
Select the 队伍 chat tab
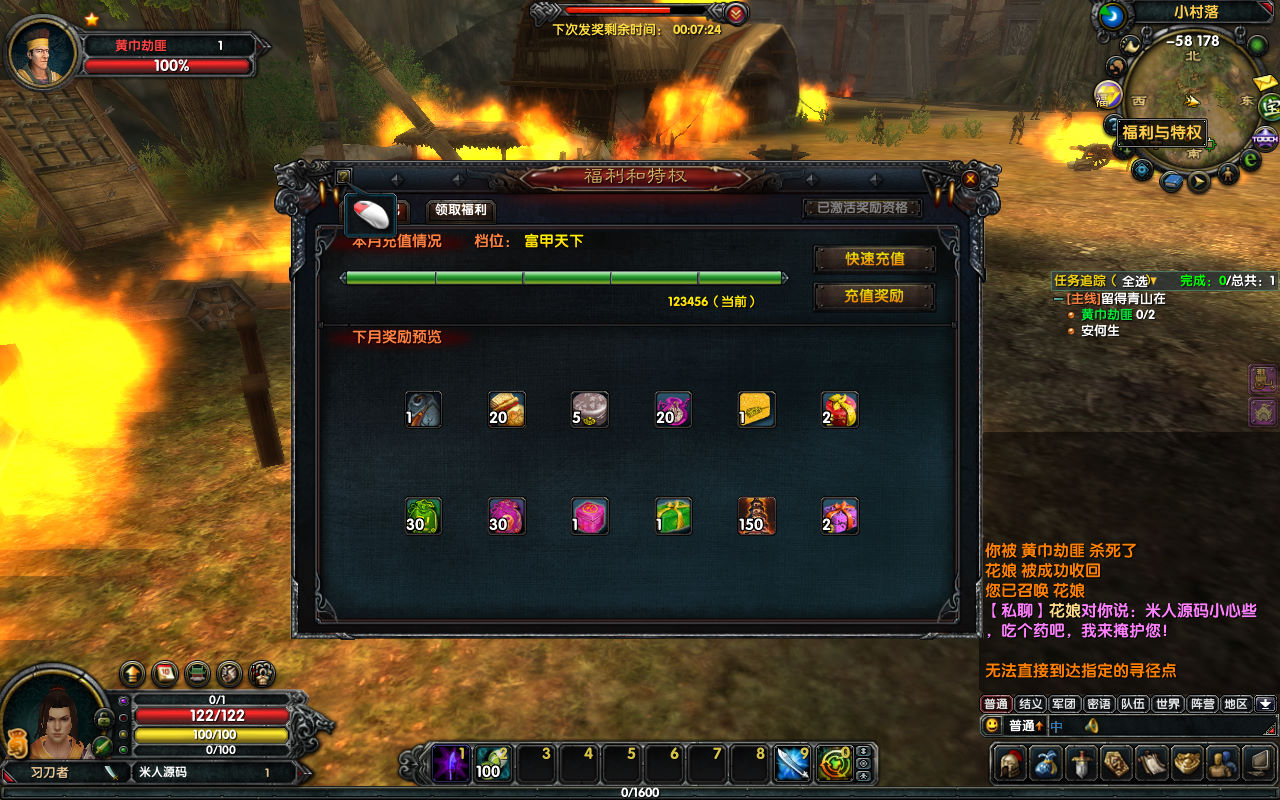tap(1133, 704)
